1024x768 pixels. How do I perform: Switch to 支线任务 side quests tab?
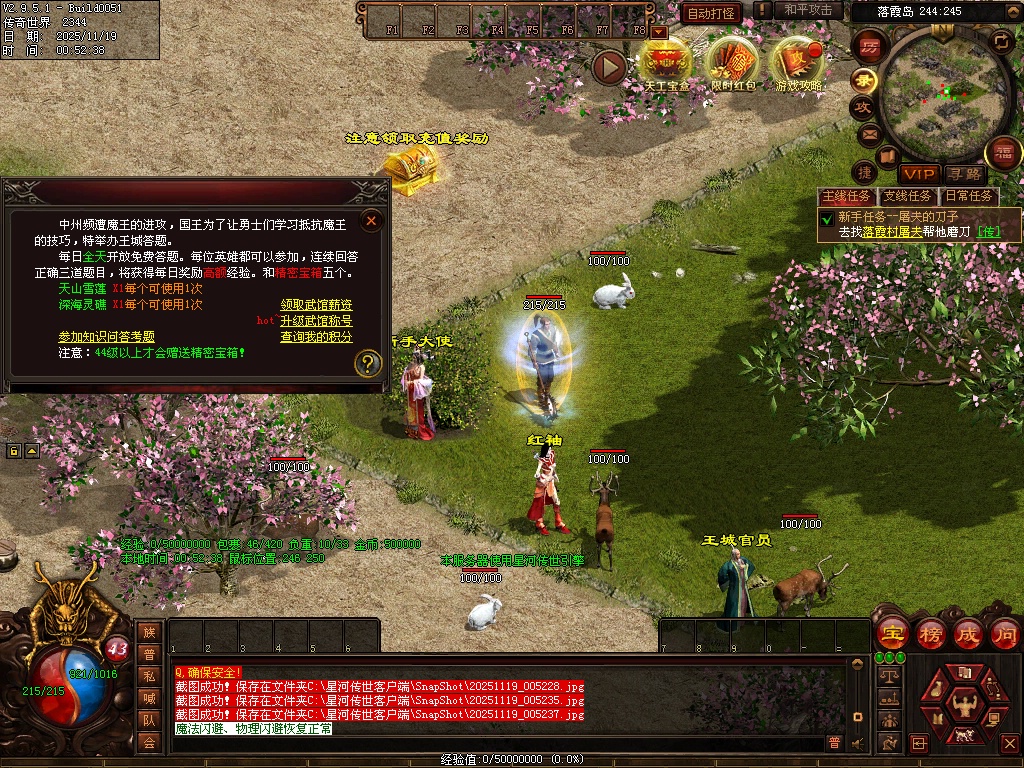(x=907, y=197)
